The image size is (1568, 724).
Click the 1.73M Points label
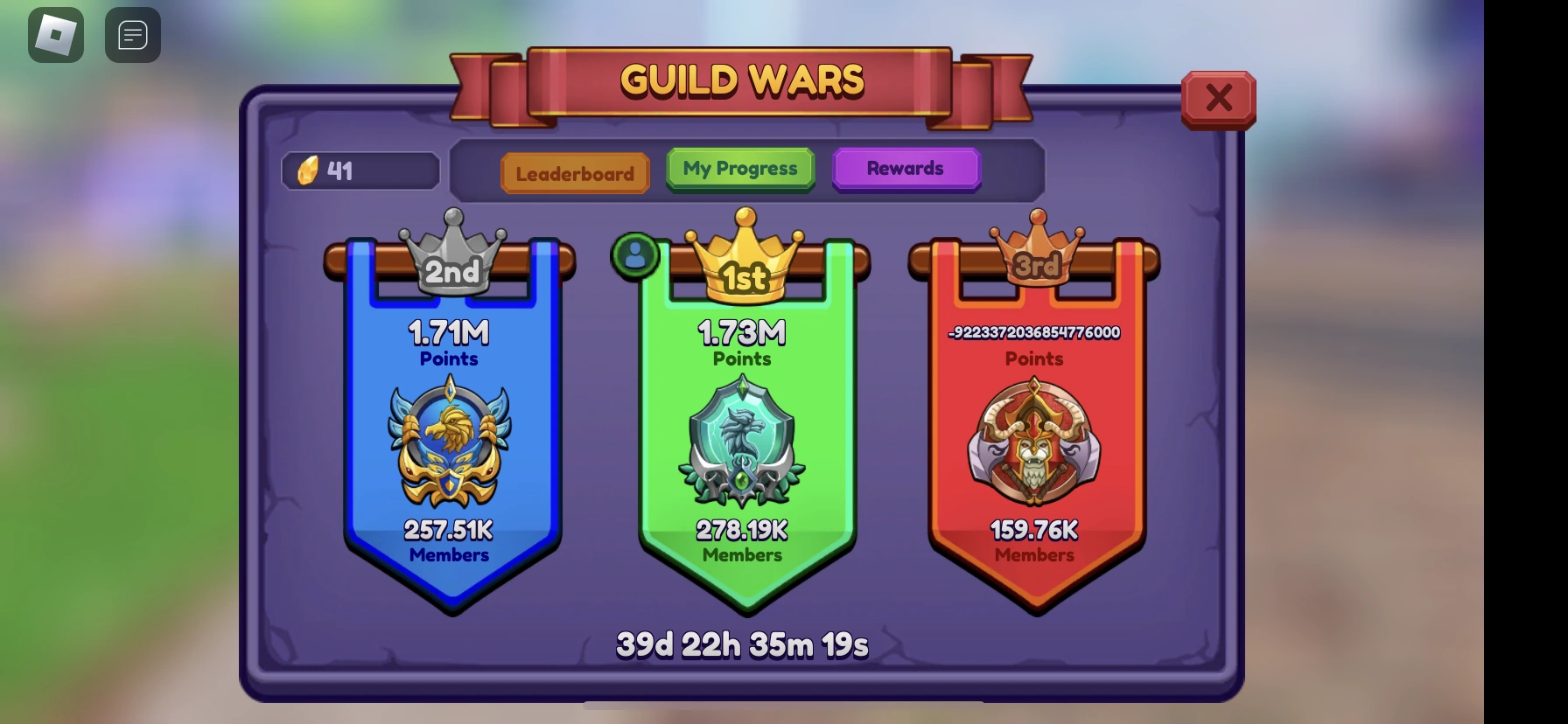743,341
